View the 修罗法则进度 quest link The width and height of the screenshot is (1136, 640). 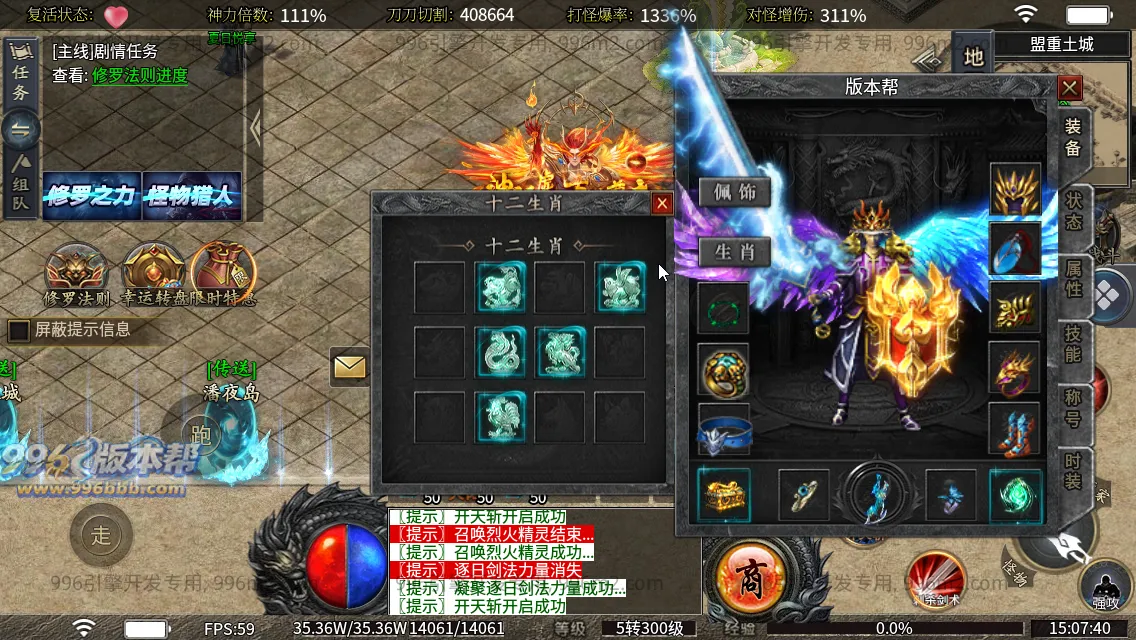pyautogui.click(x=140, y=75)
